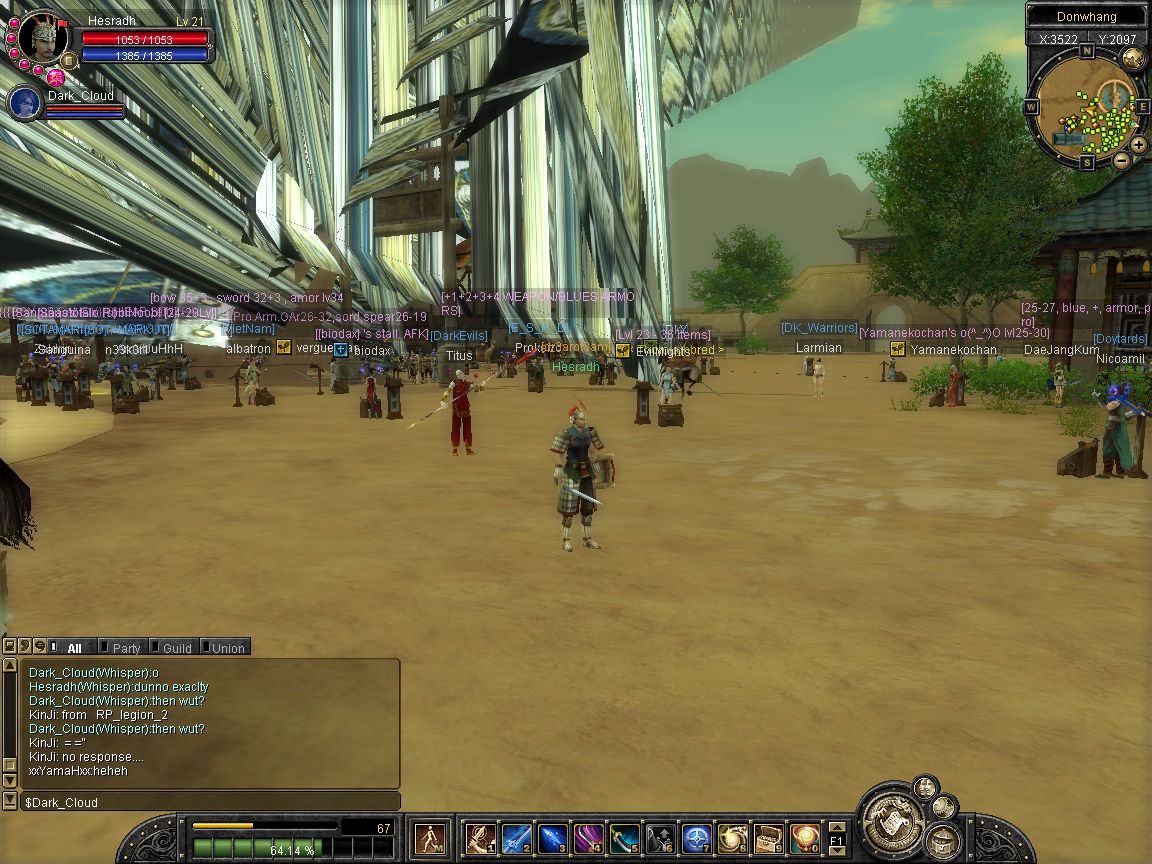Image resolution: width=1152 pixels, height=864 pixels.
Task: Show the All chat tab
Action: click(71, 648)
